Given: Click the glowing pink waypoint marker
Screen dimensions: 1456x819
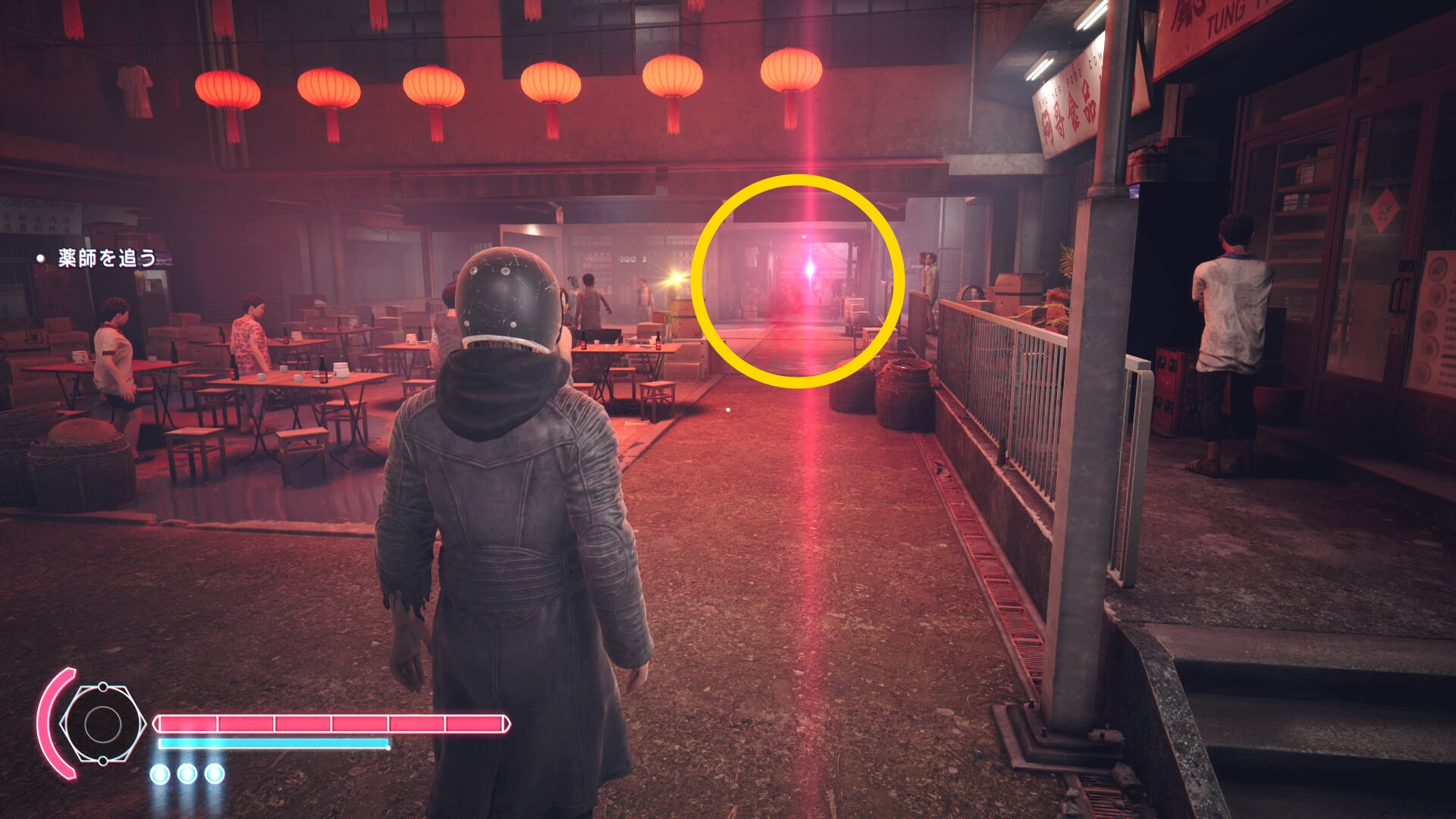Looking at the screenshot, I should click(809, 269).
